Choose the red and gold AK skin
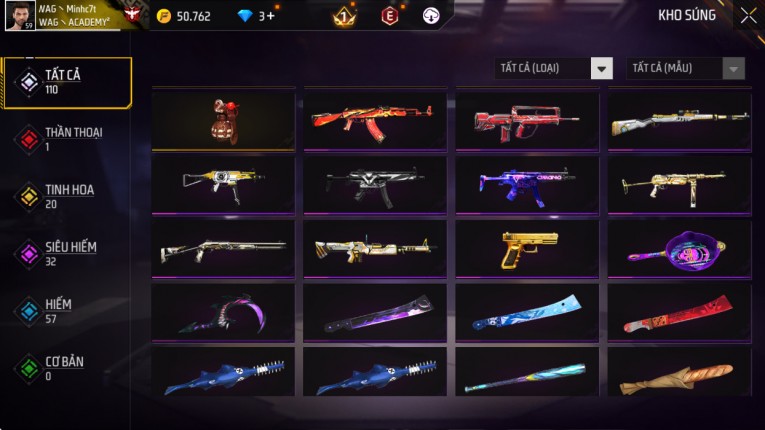765x430 pixels. click(375, 121)
